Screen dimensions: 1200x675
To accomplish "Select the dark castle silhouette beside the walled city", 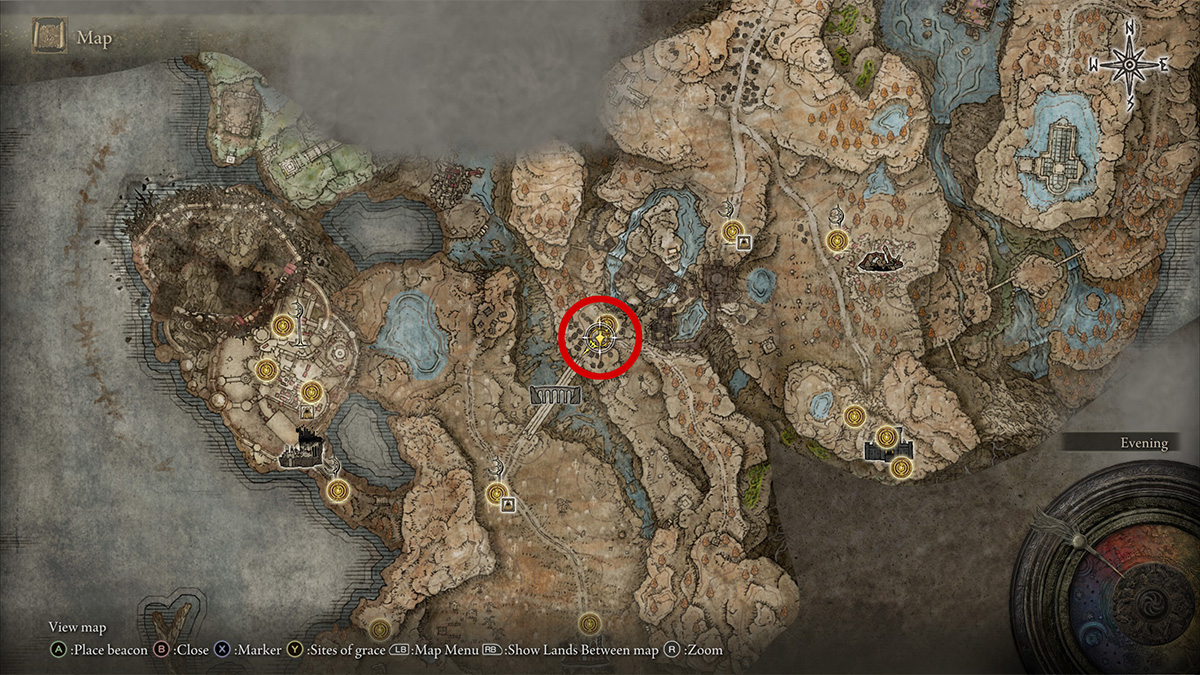I will 301,455.
